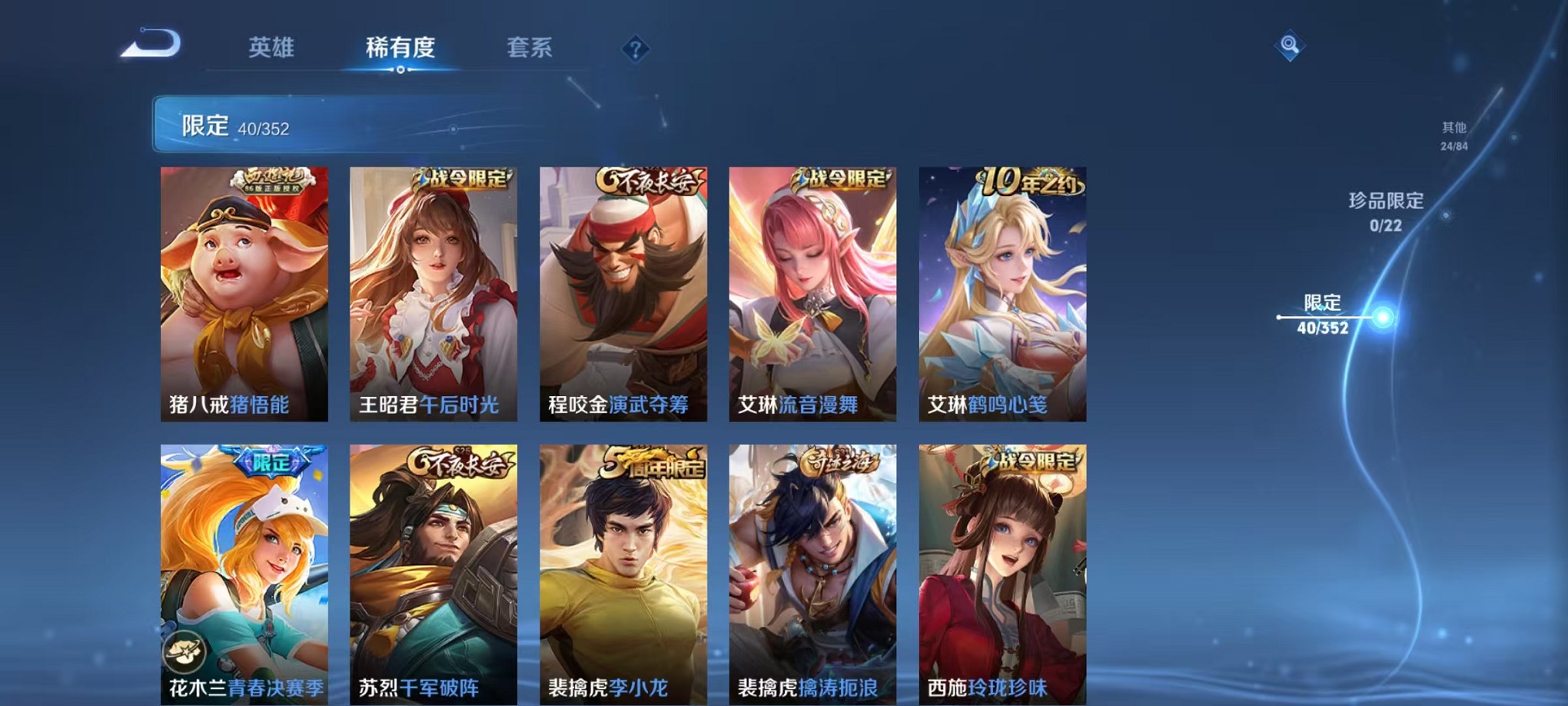Image resolution: width=1568 pixels, height=706 pixels.
Task: Select the 稀有度 tab
Action: click(x=401, y=48)
